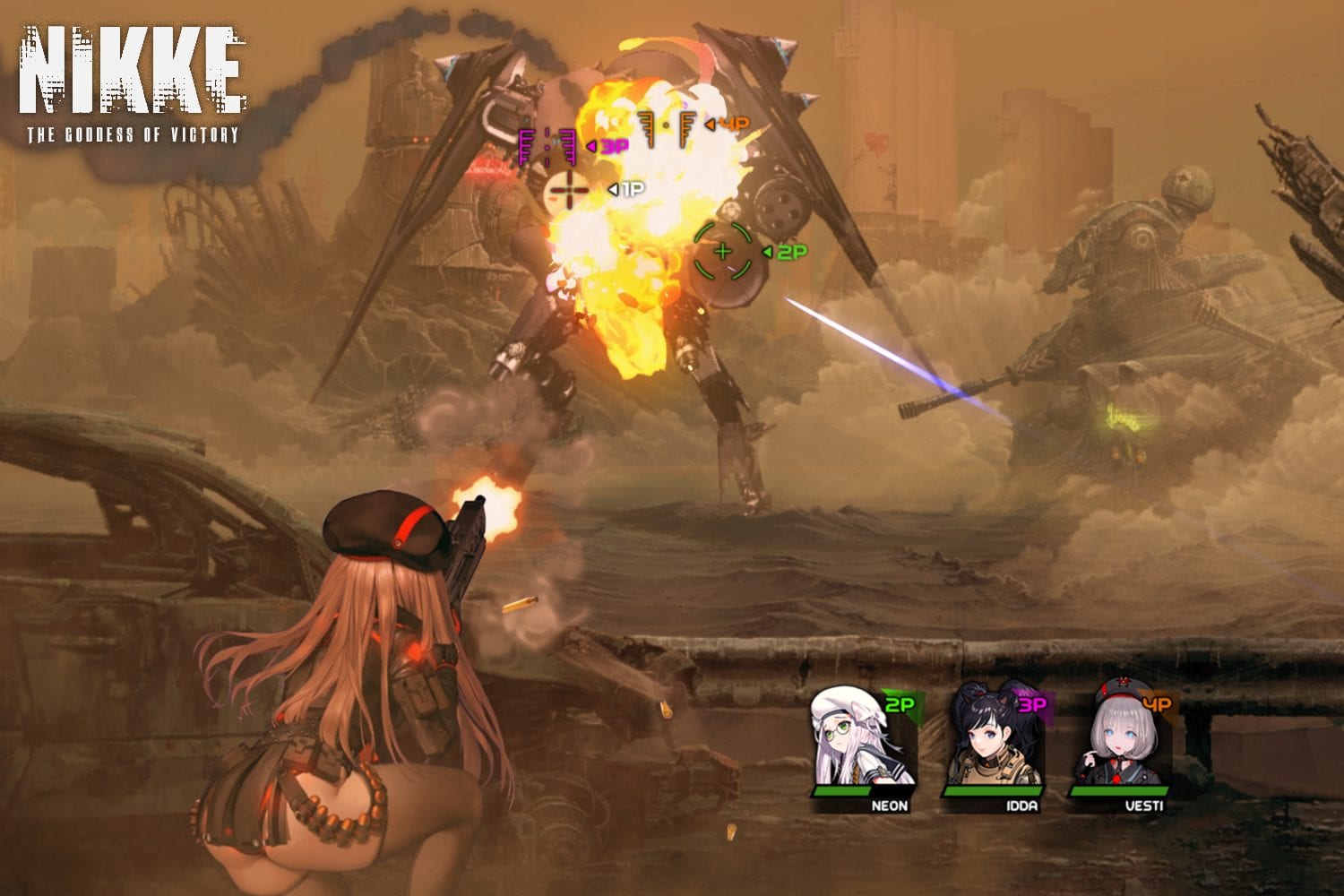This screenshot has height=896, width=1344.
Task: Switch to Idda's 3P portrait
Action: click(995, 737)
